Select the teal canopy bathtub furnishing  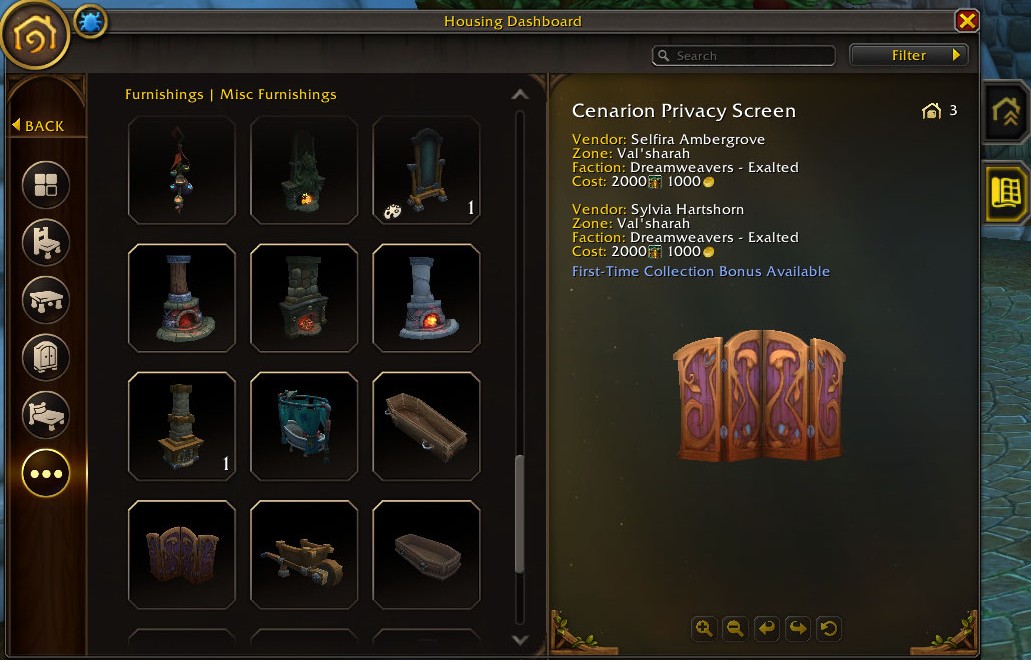(304, 426)
